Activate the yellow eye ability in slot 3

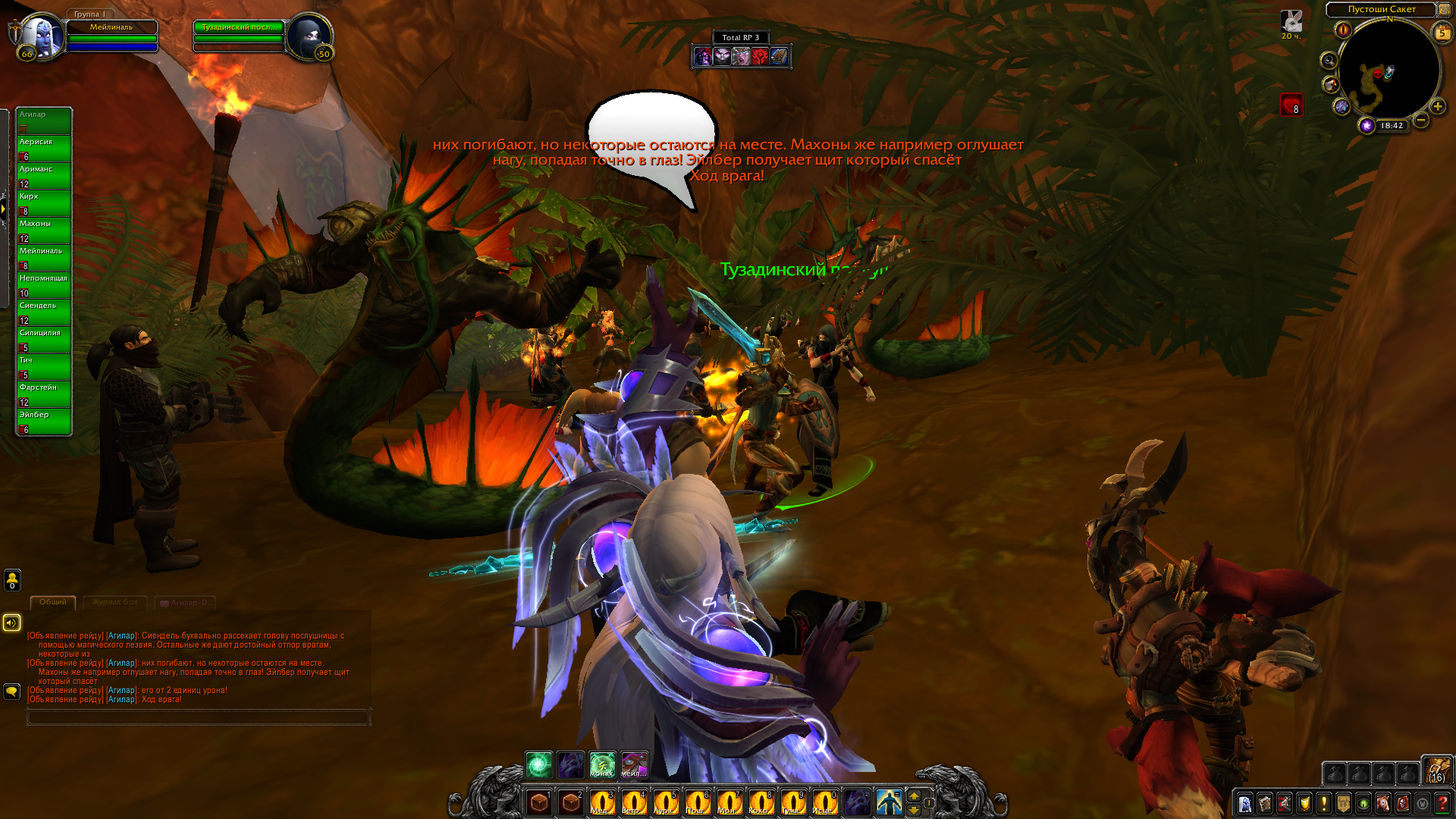[602, 802]
